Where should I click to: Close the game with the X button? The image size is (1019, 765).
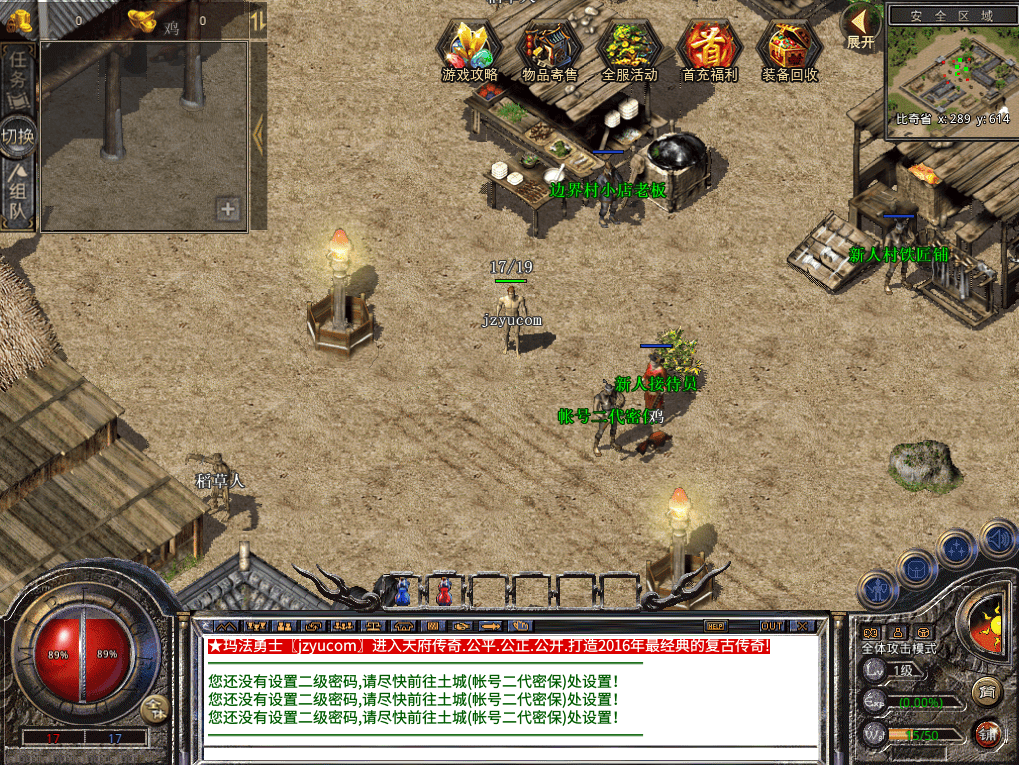pyautogui.click(x=802, y=626)
